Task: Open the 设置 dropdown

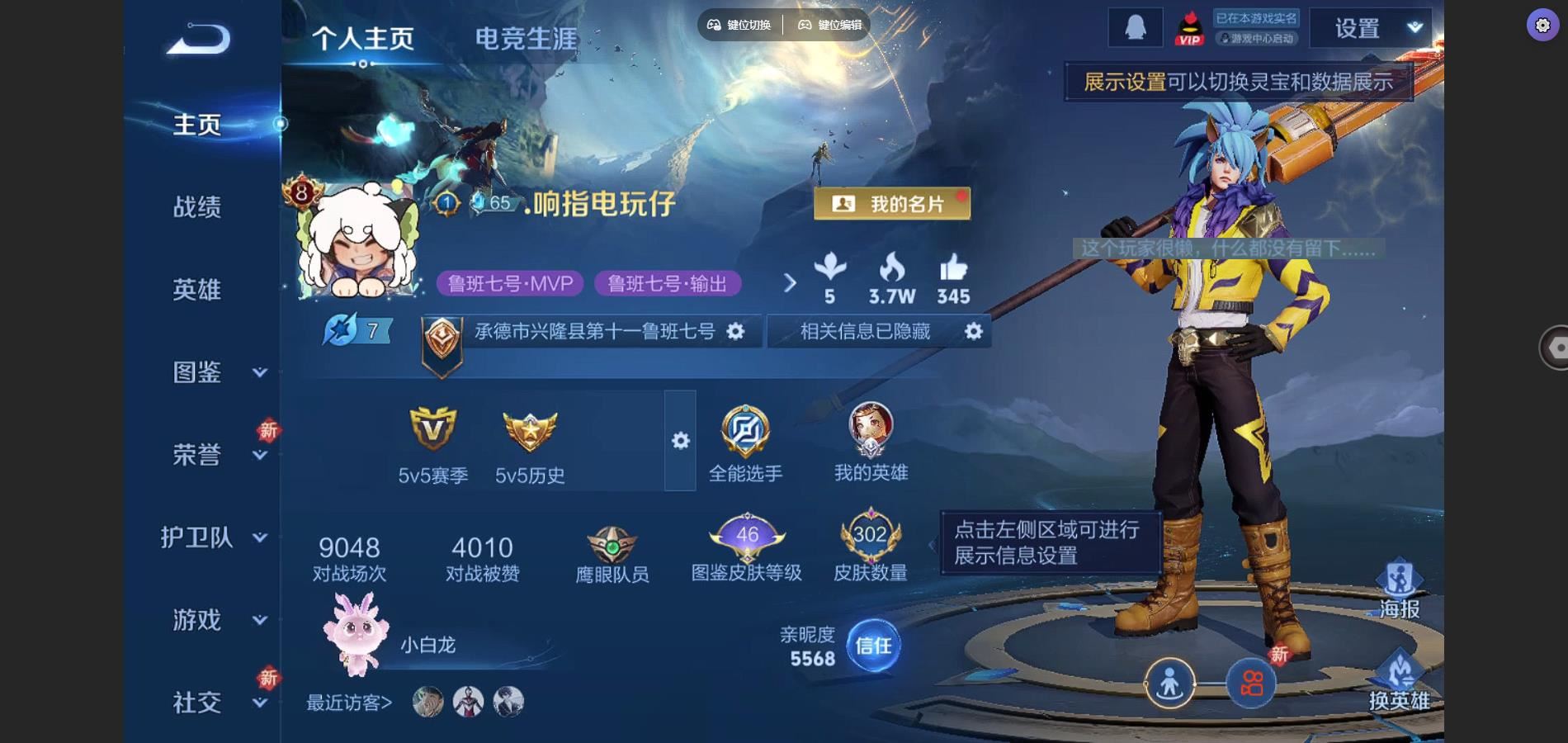Action: click(x=1376, y=29)
